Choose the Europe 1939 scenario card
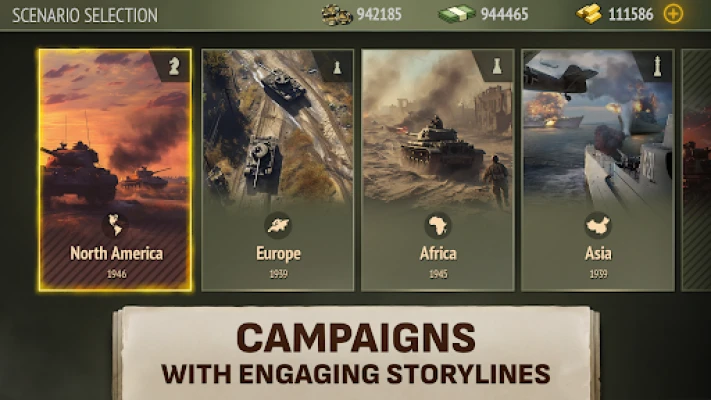The image size is (711, 400). tap(277, 170)
